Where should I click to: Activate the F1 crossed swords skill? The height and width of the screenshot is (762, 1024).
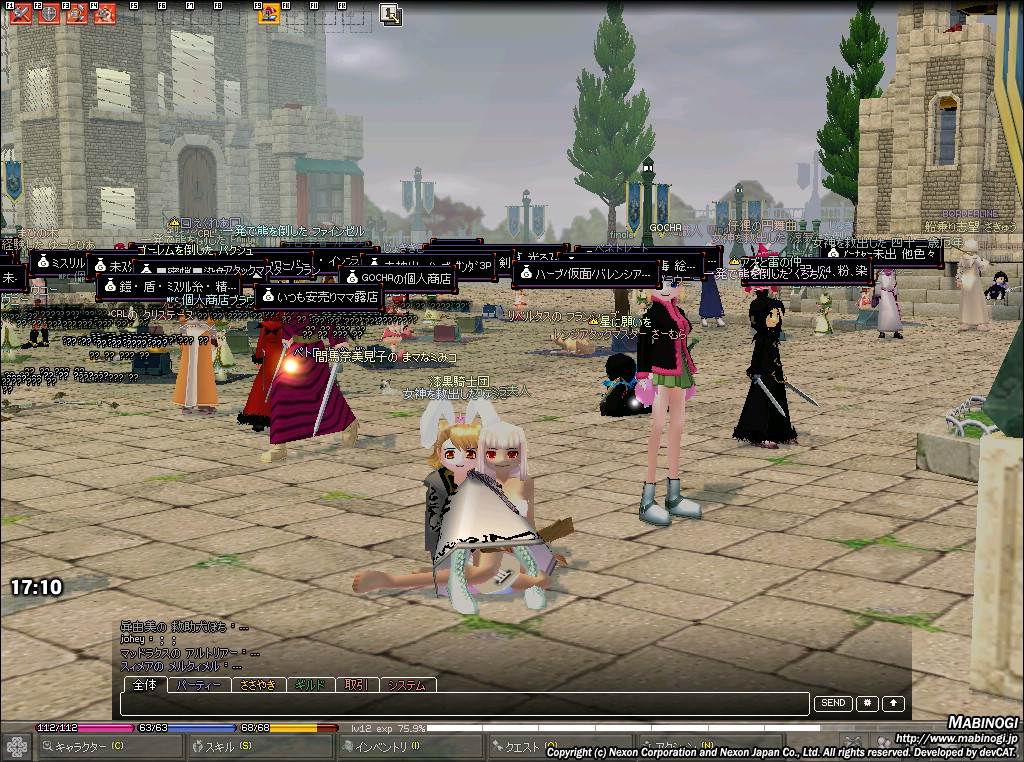[19, 14]
